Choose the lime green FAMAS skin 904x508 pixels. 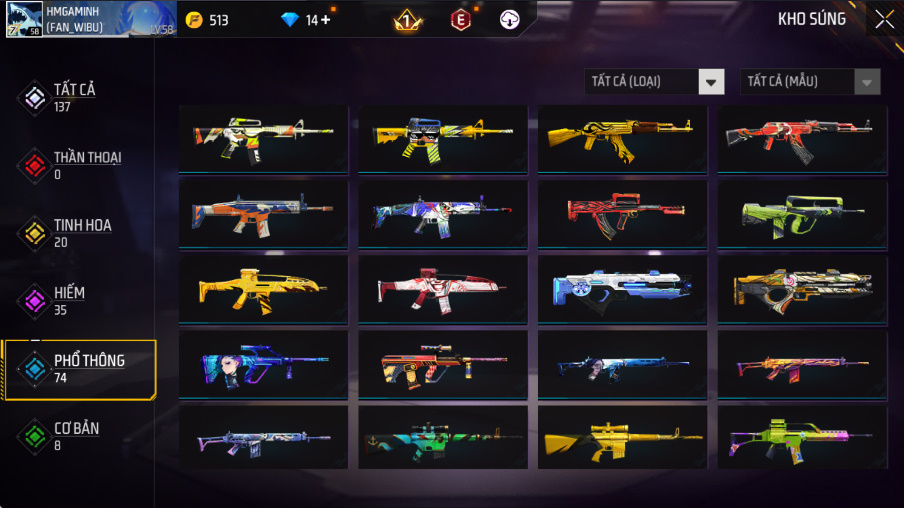tap(802, 213)
